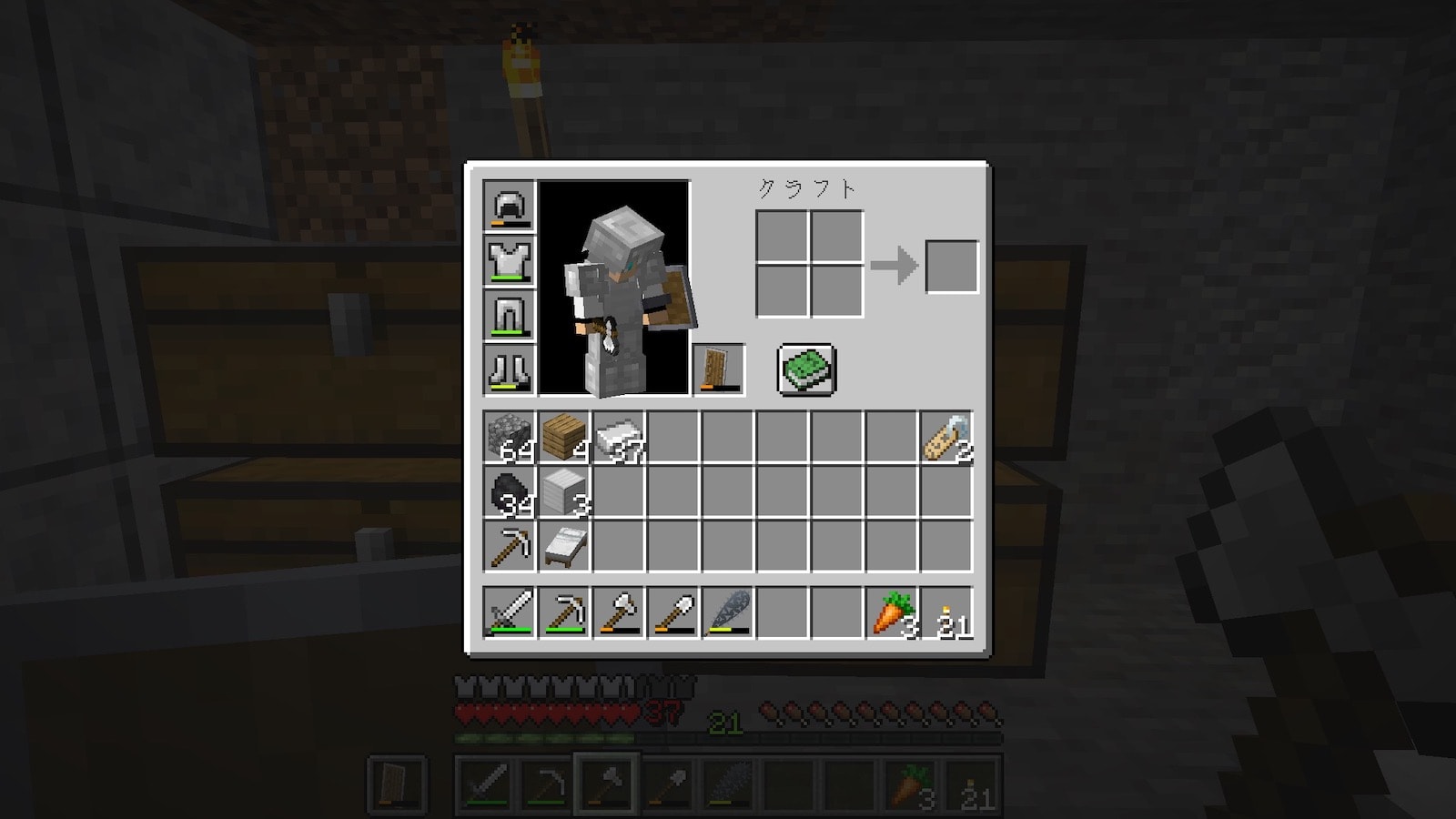Image resolution: width=1456 pixels, height=819 pixels.
Task: Click the 3 iron blocks
Action: (564, 492)
